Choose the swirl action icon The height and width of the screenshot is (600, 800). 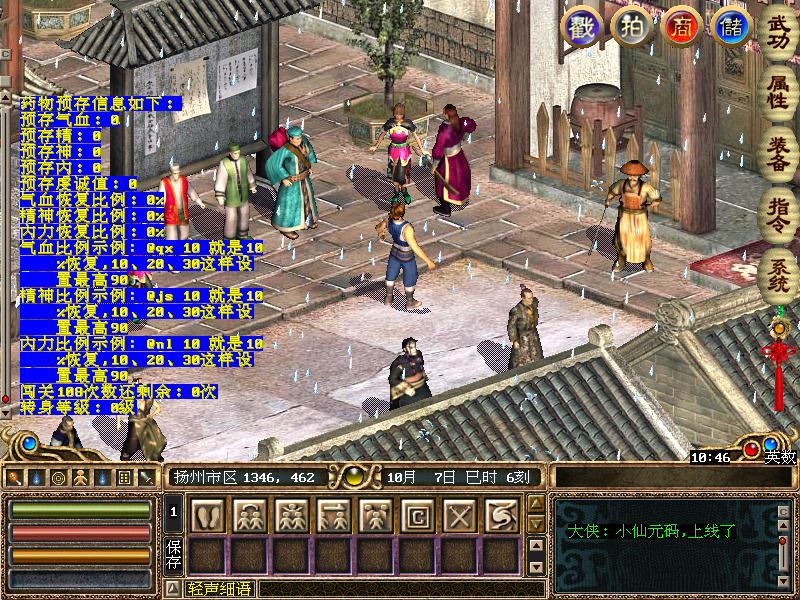(x=501, y=515)
